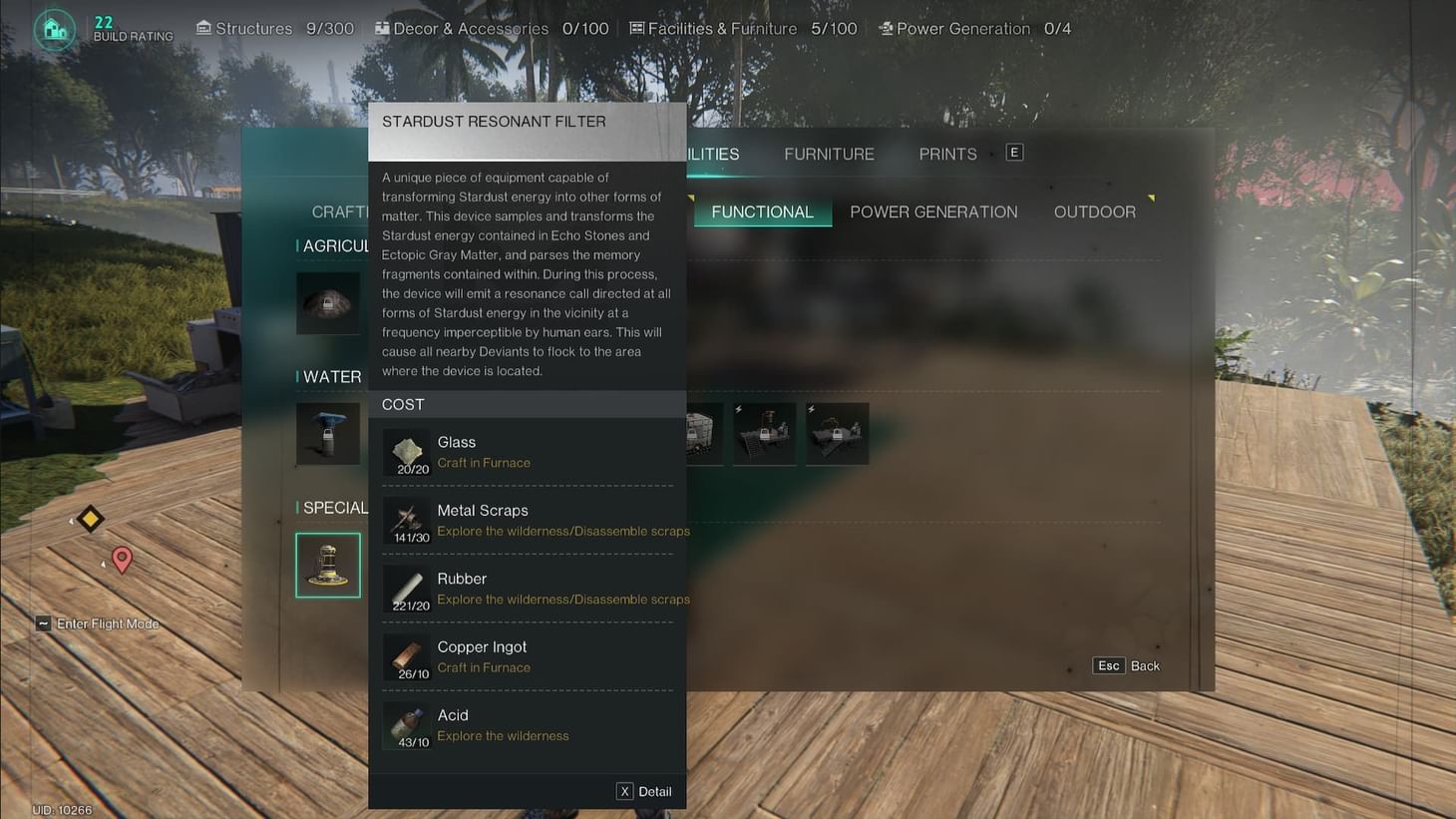1456x819 pixels.
Task: Click the Glass material icon
Action: [407, 451]
